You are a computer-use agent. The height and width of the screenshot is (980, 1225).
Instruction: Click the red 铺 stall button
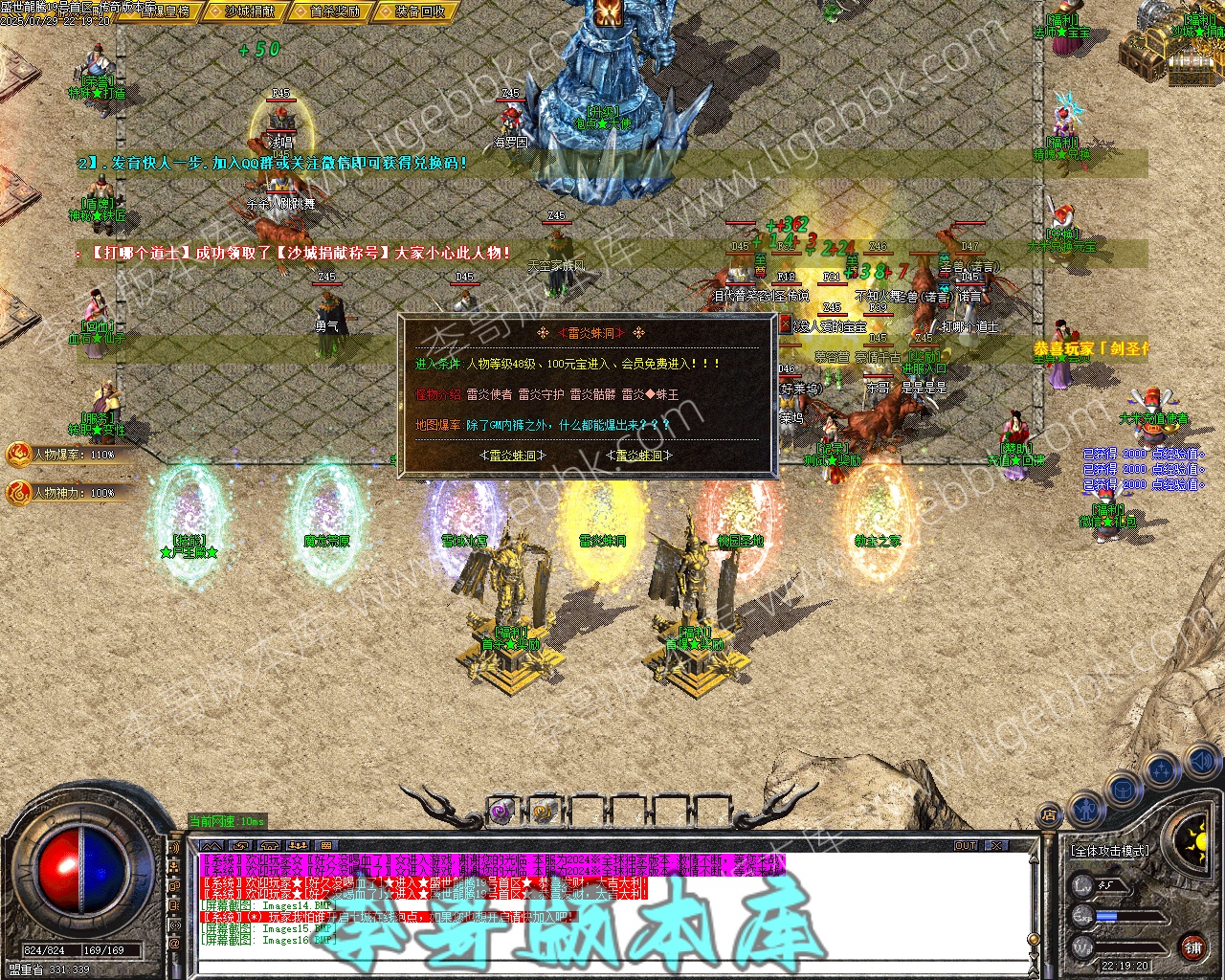point(1192,947)
